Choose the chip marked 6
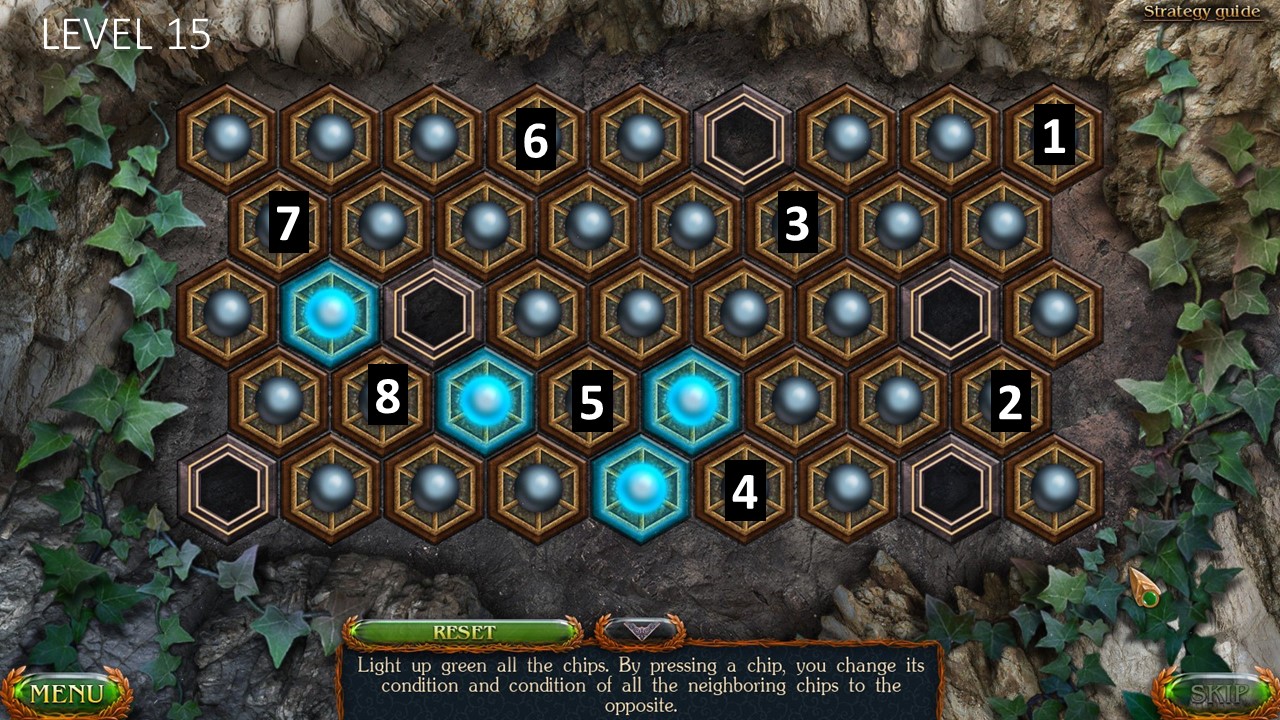The height and width of the screenshot is (720, 1280). (x=538, y=139)
